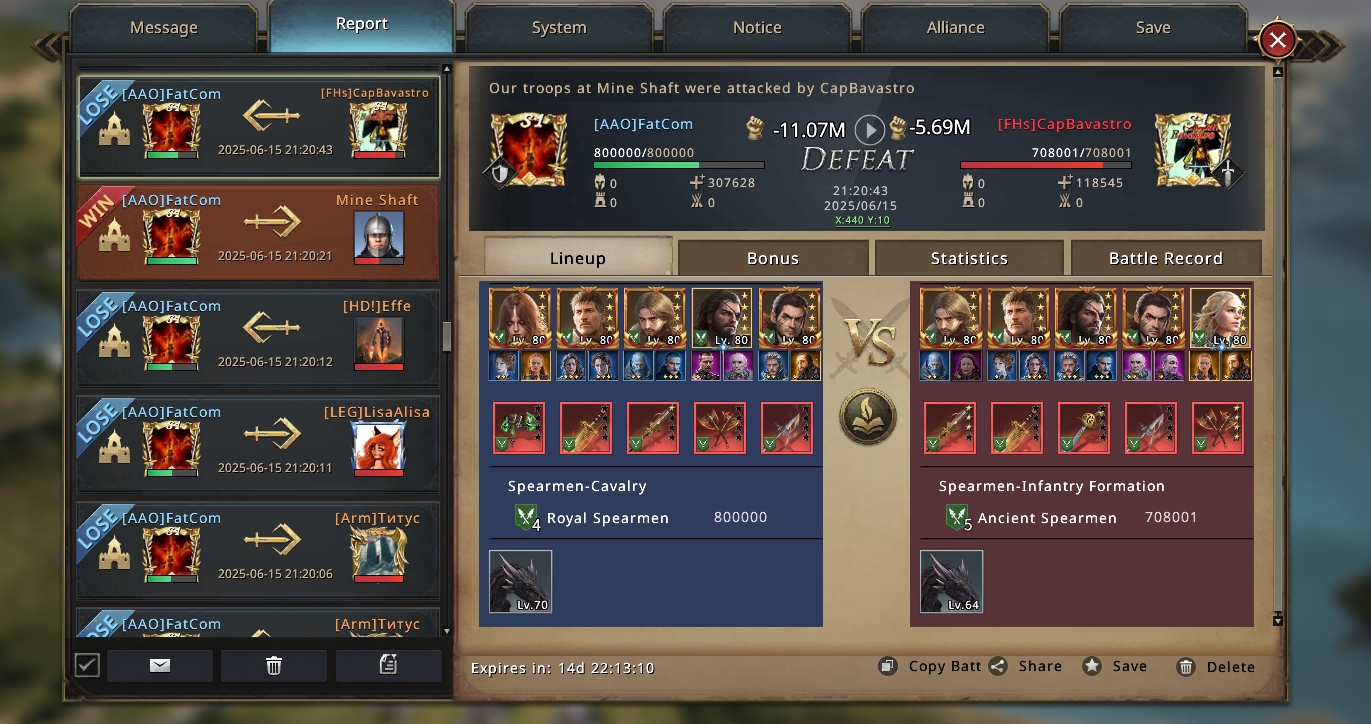View the Statistics tab
1371x724 pixels.
[x=969, y=258]
